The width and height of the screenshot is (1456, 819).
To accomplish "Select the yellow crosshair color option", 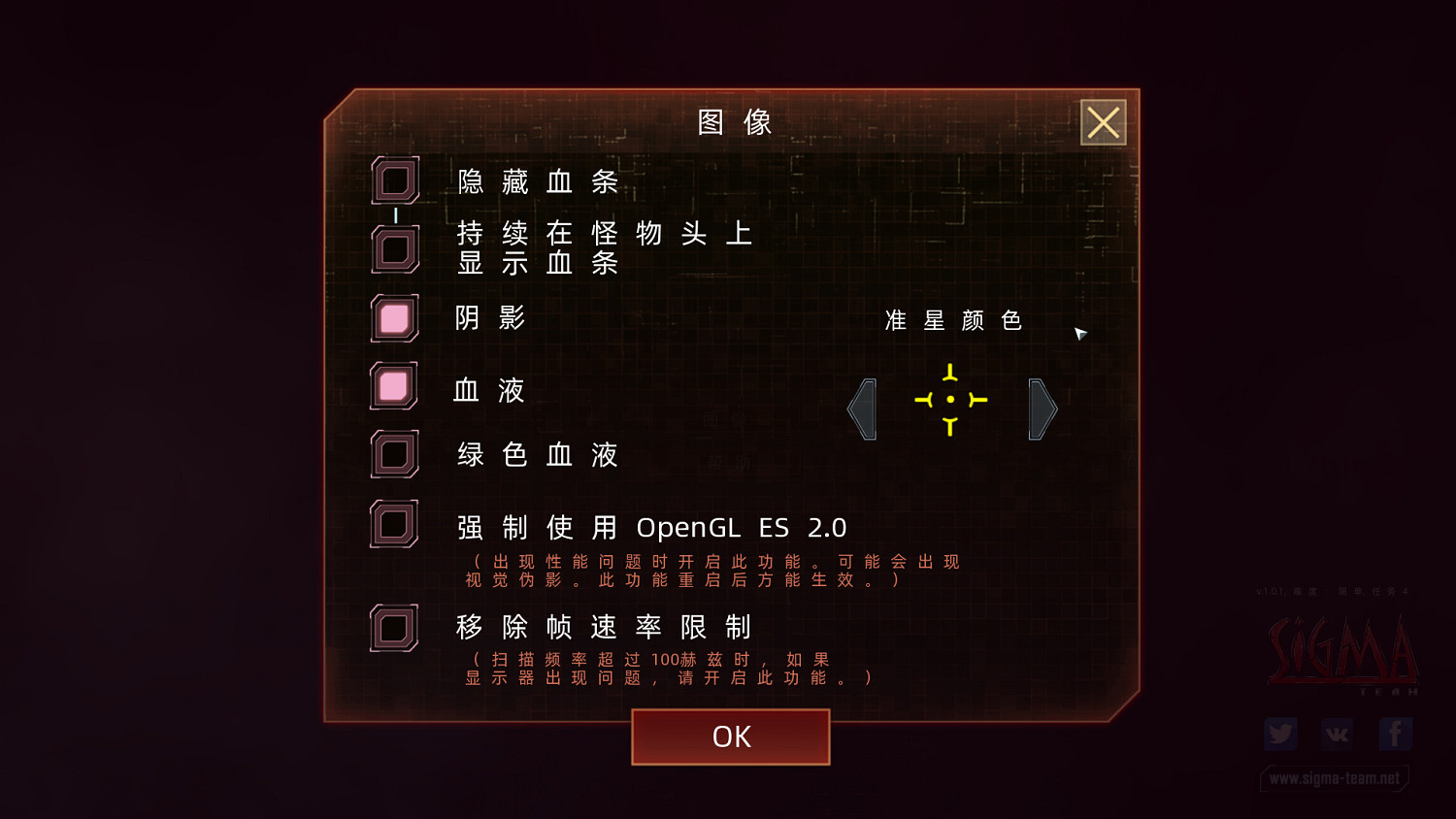I will 949,400.
